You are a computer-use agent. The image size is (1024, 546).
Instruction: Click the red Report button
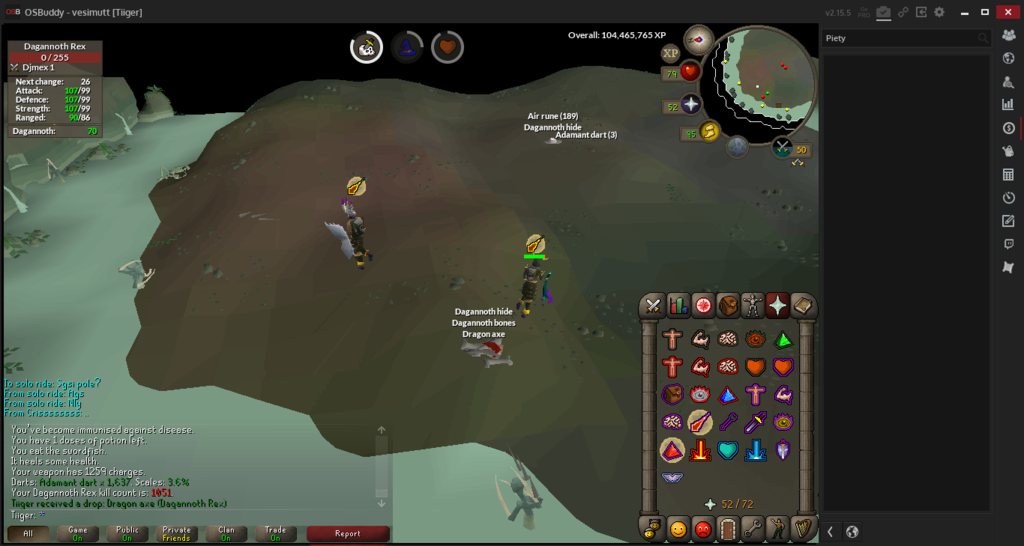[347, 533]
